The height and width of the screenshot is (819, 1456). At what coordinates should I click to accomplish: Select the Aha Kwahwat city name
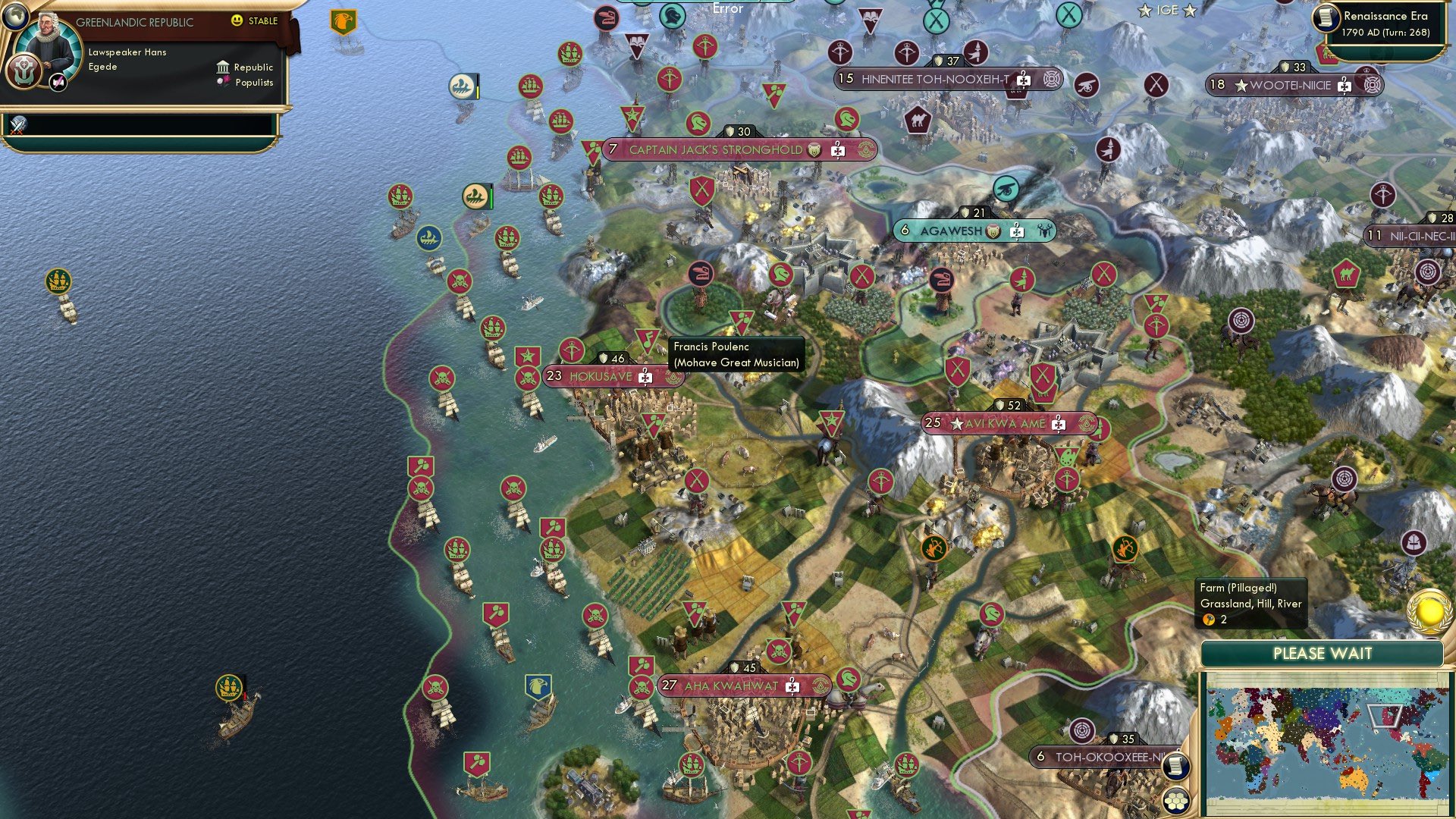(732, 684)
